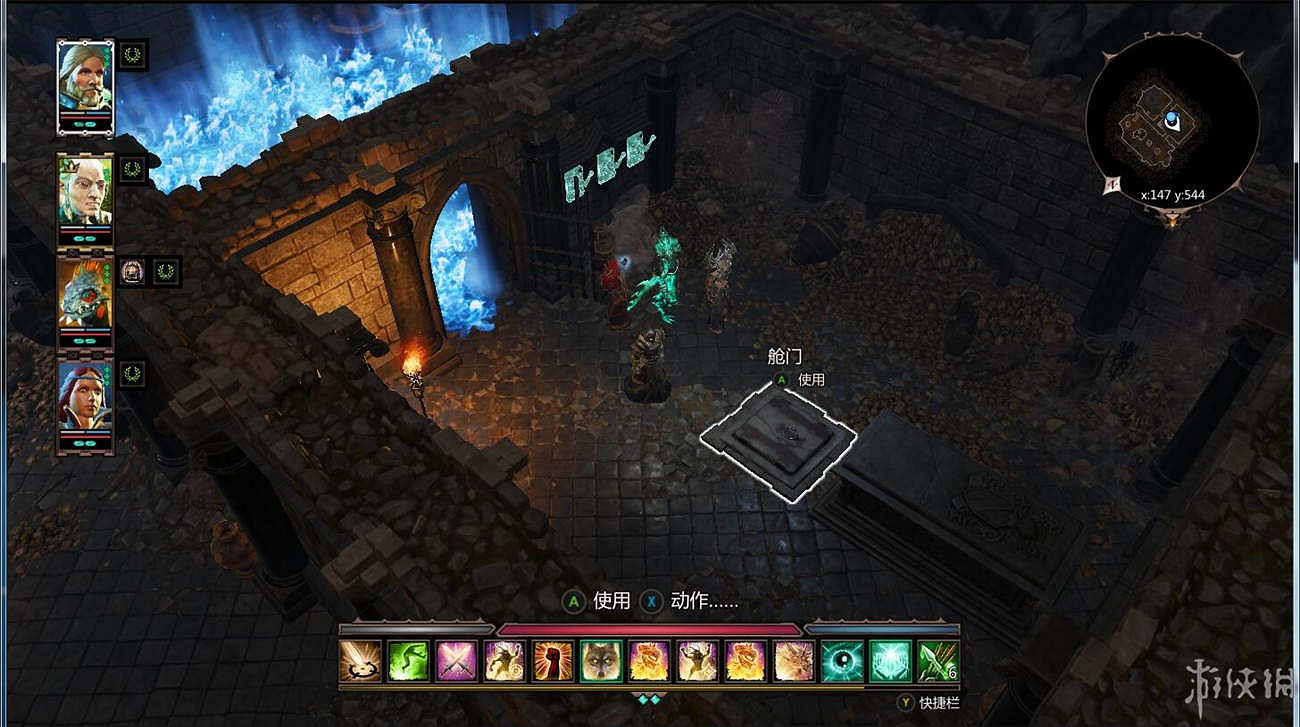Use the wolf head summon skill
Image resolution: width=1300 pixels, height=727 pixels.
601,661
